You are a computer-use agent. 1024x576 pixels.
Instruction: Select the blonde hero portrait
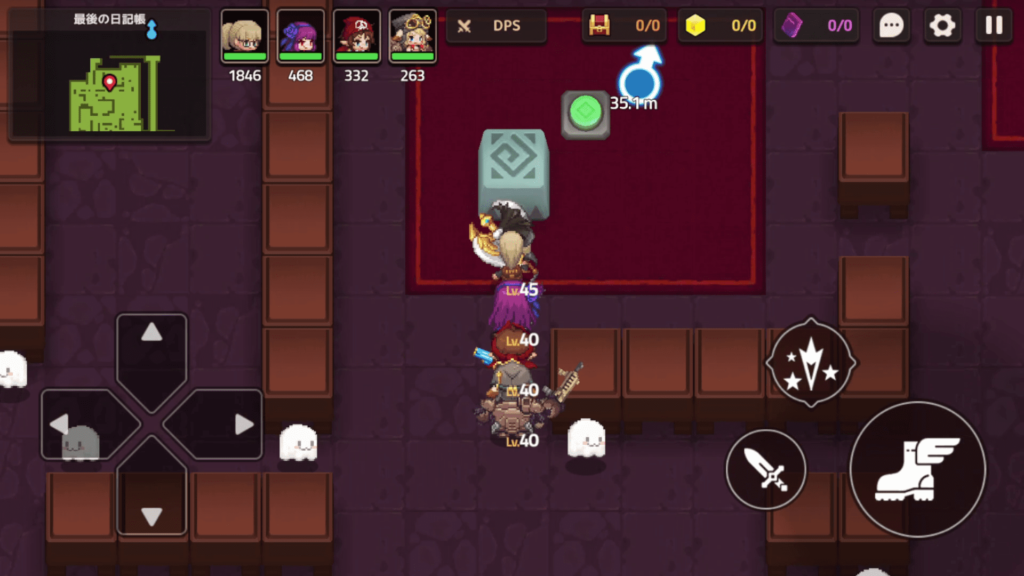click(x=245, y=37)
